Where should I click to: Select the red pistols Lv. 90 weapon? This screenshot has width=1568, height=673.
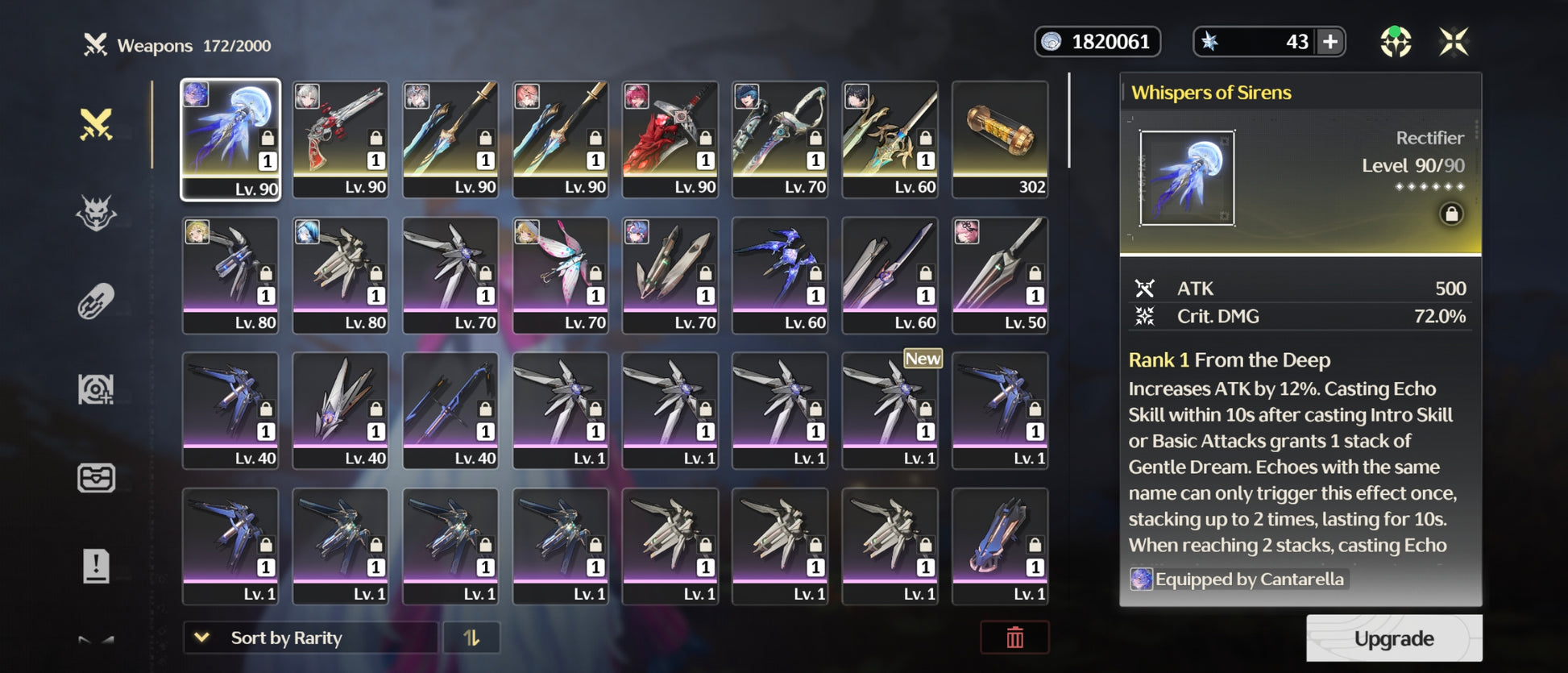[x=340, y=139]
